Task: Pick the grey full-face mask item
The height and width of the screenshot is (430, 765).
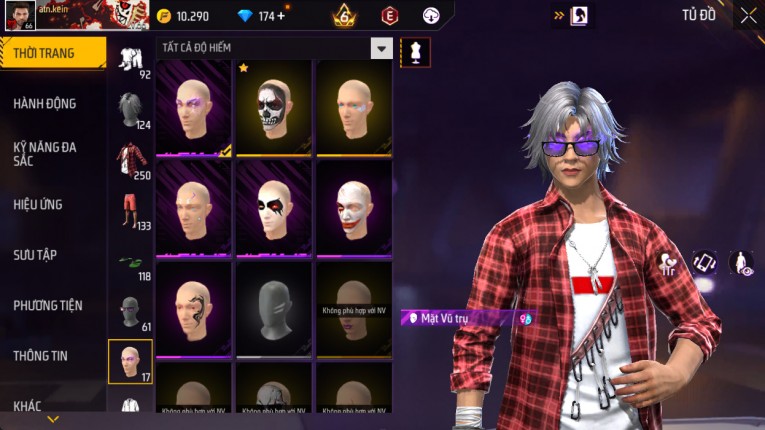Action: point(273,308)
